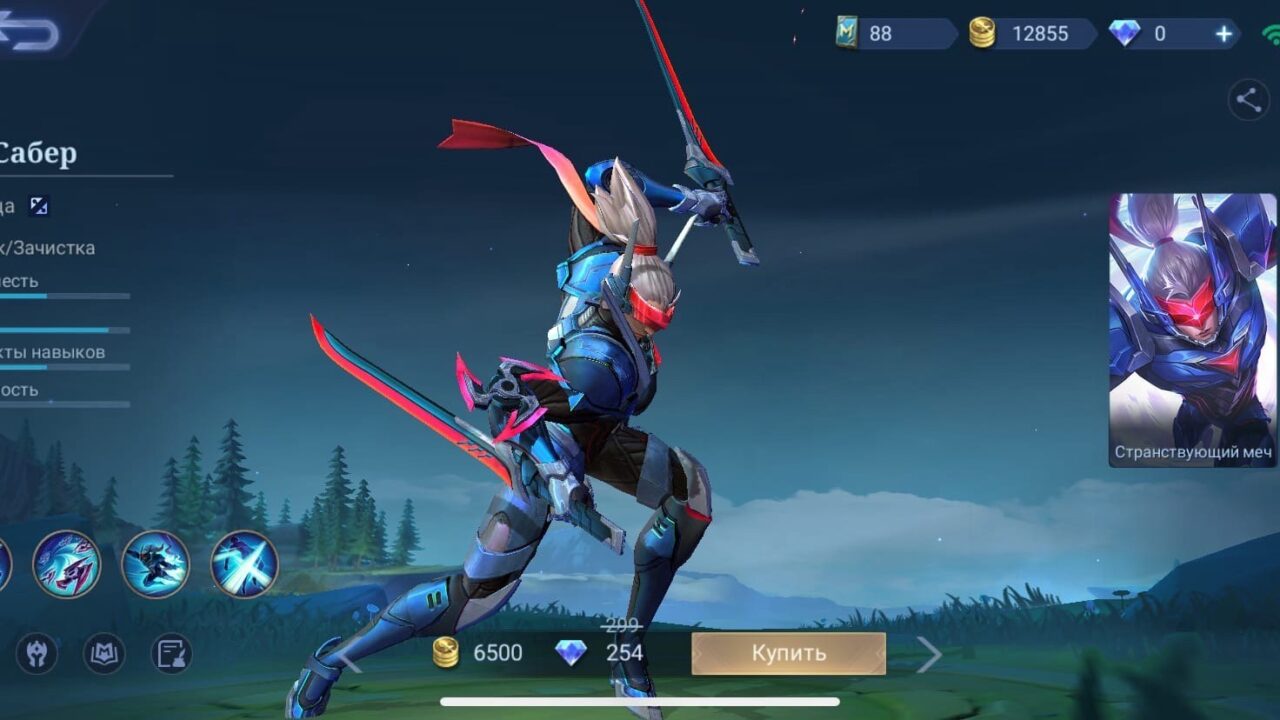
Task: Select the Странствующий меч skin thumbnail
Action: click(x=1193, y=330)
